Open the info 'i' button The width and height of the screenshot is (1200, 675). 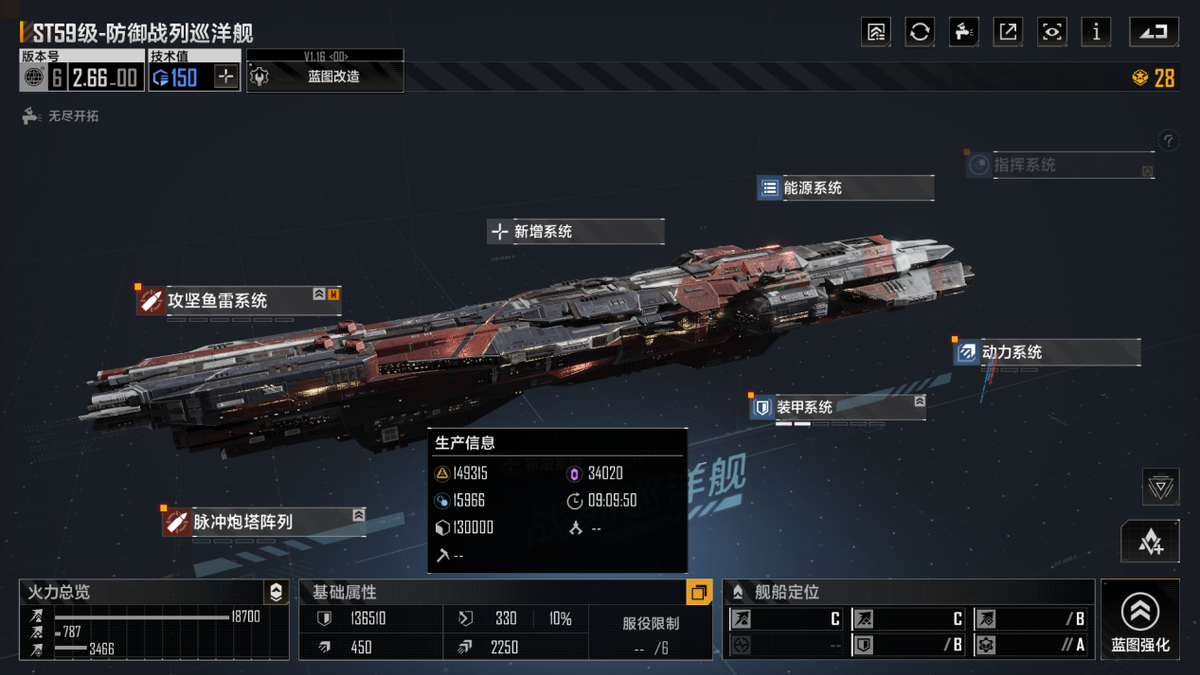click(1096, 32)
